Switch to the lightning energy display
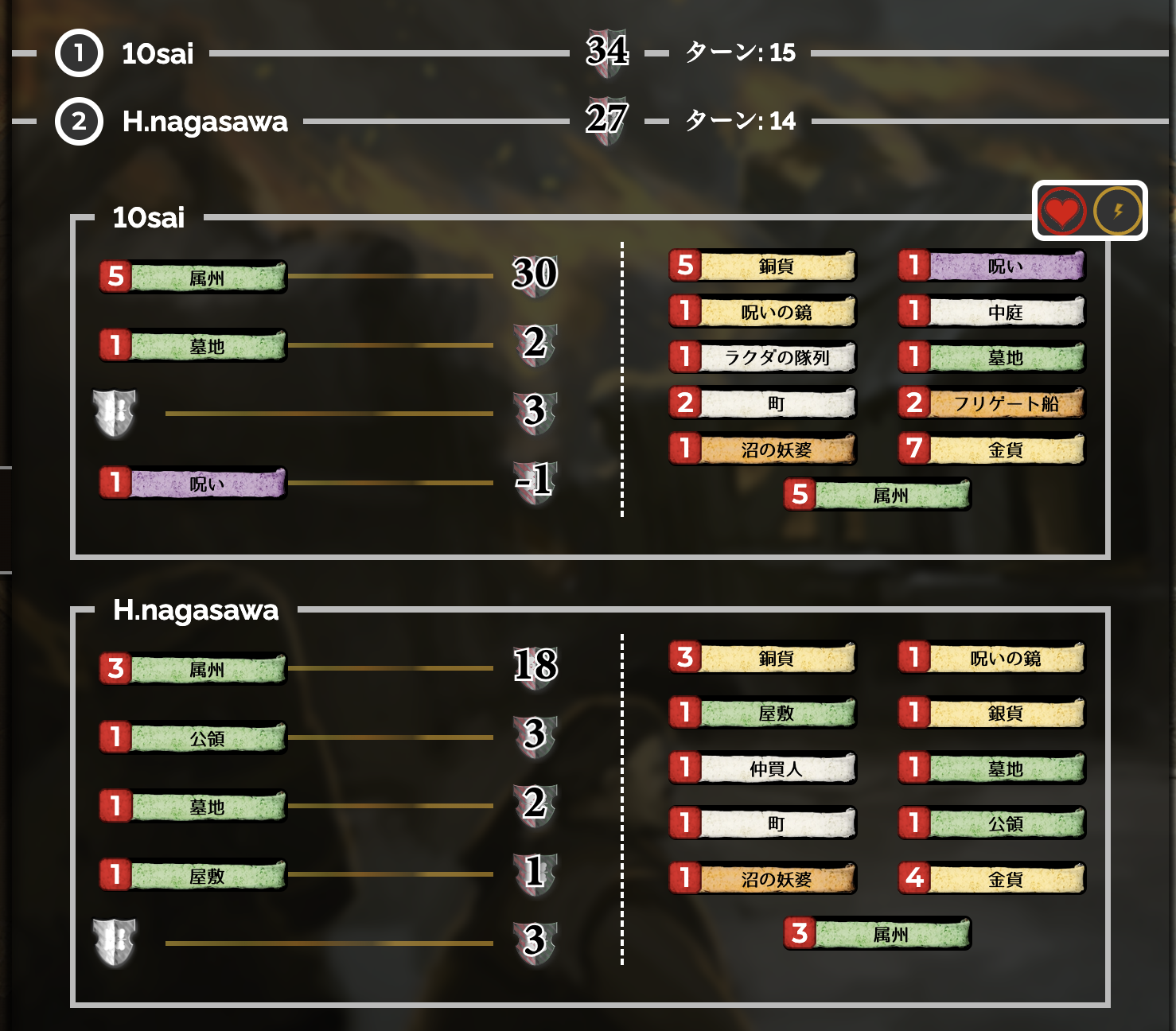Image resolution: width=1176 pixels, height=1031 pixels. 1118,212
